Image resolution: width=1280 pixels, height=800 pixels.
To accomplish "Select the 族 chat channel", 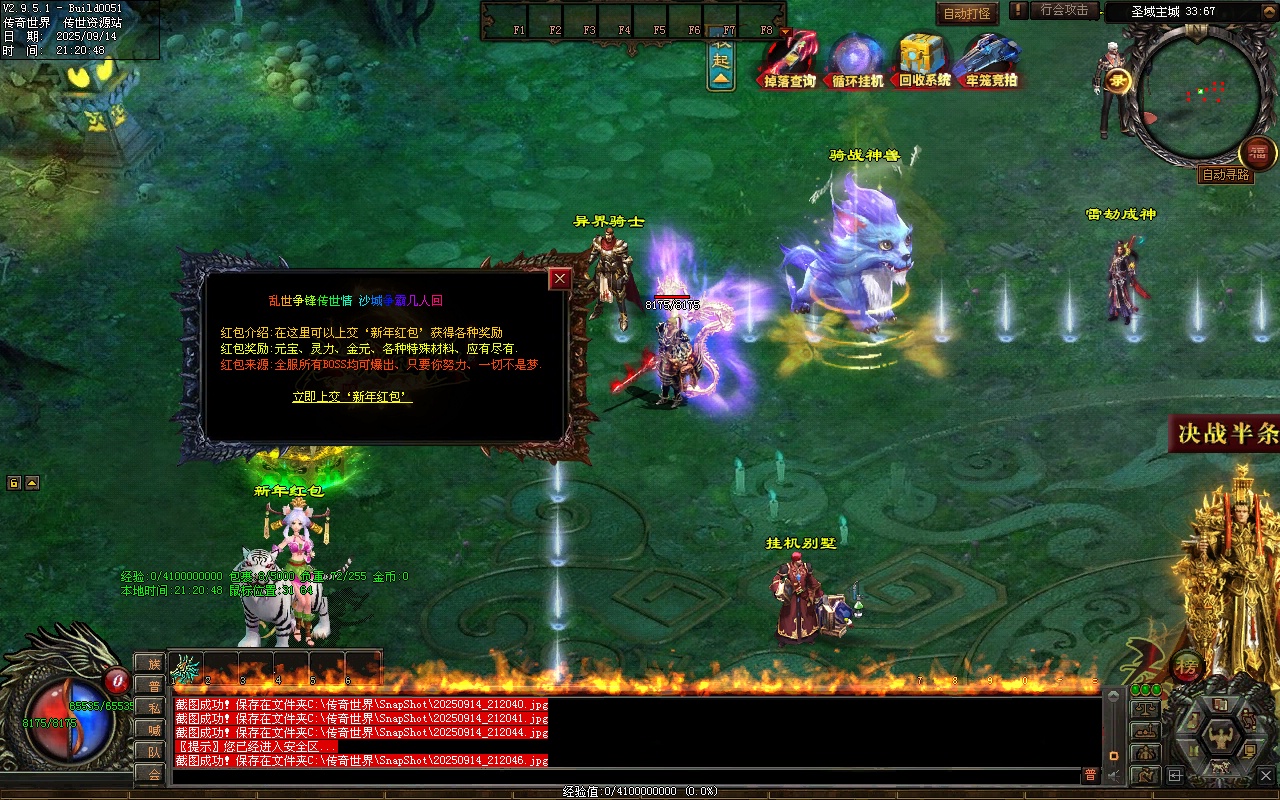I will point(152,663).
